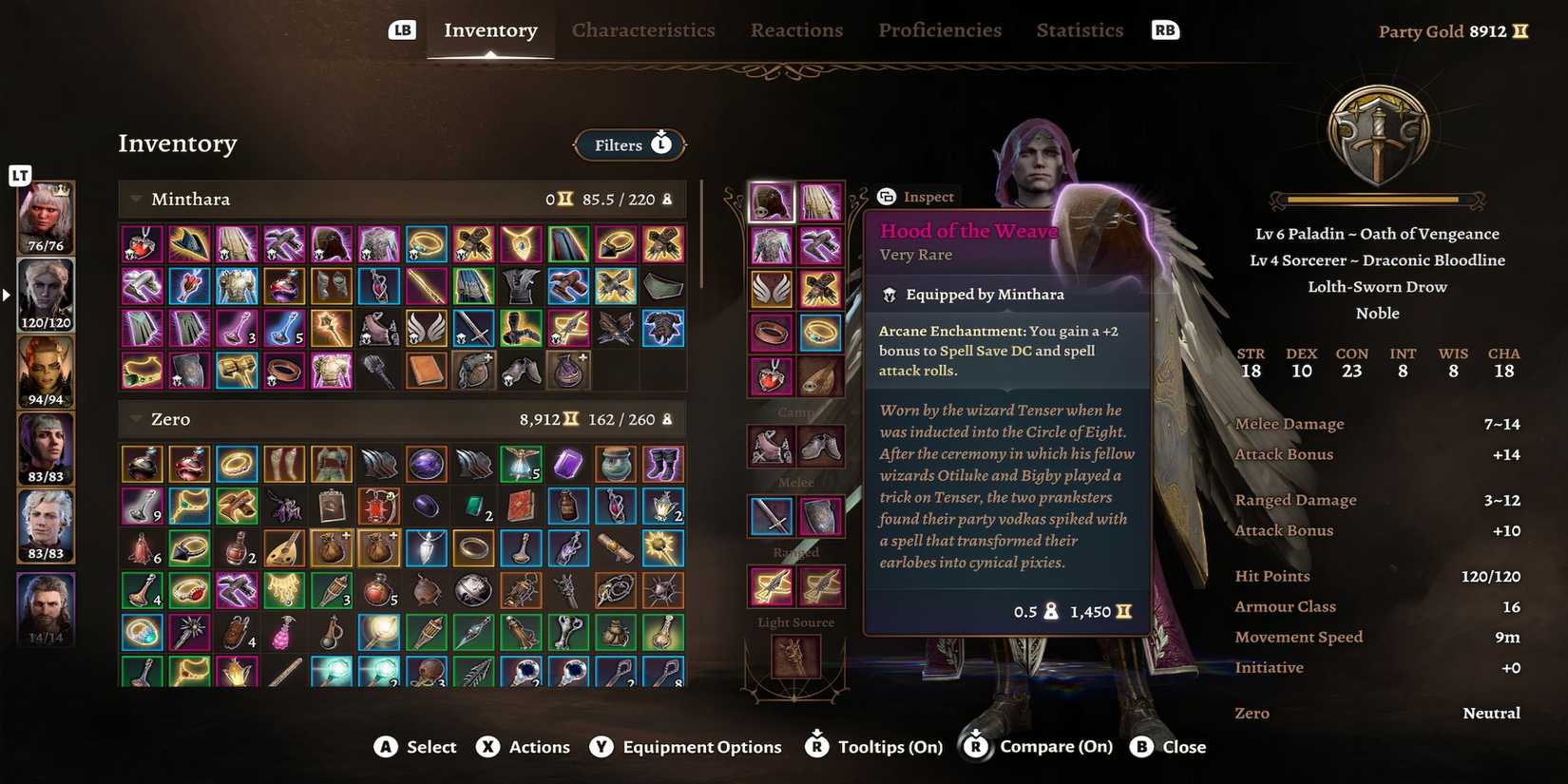Open the equipped light source torch slot
Image resolution: width=1568 pixels, height=784 pixels.
[795, 658]
